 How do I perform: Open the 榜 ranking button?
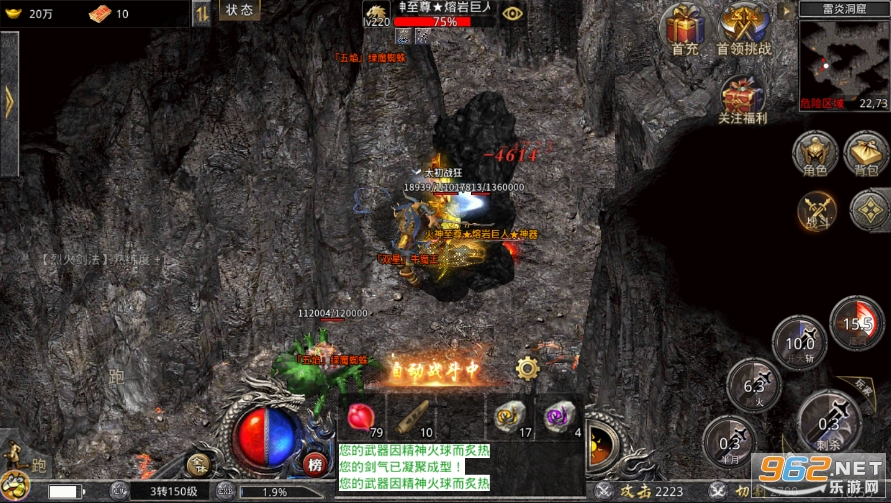coord(315,463)
